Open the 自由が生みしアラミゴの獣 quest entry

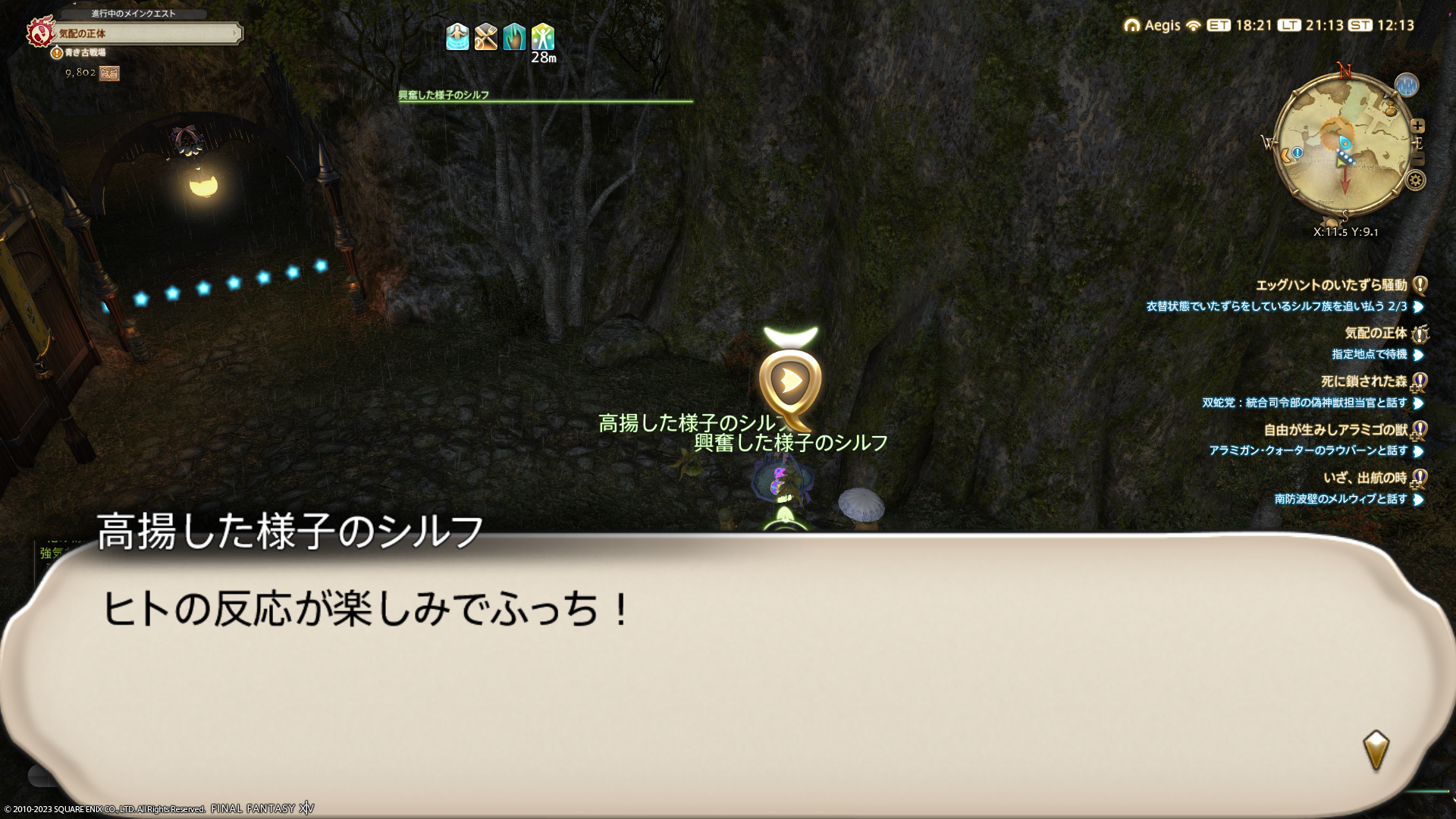coord(1335,430)
